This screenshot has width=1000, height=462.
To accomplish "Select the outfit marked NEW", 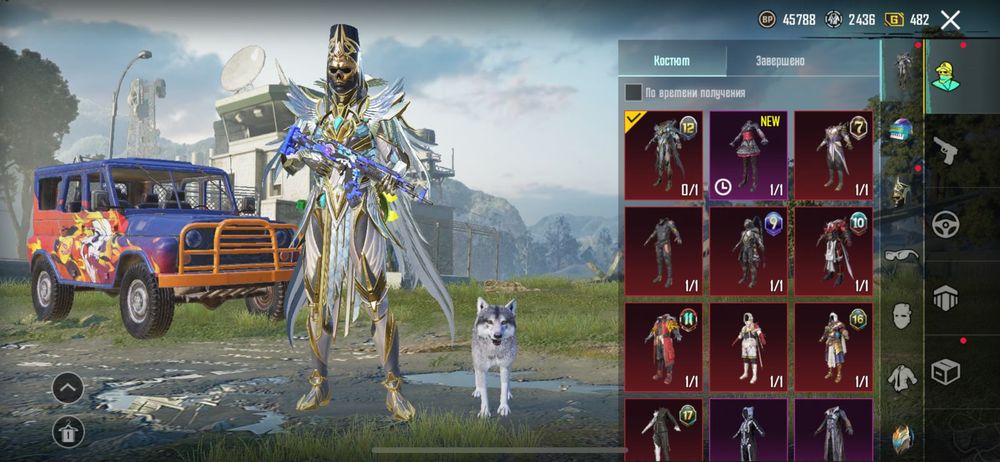I will [748, 155].
